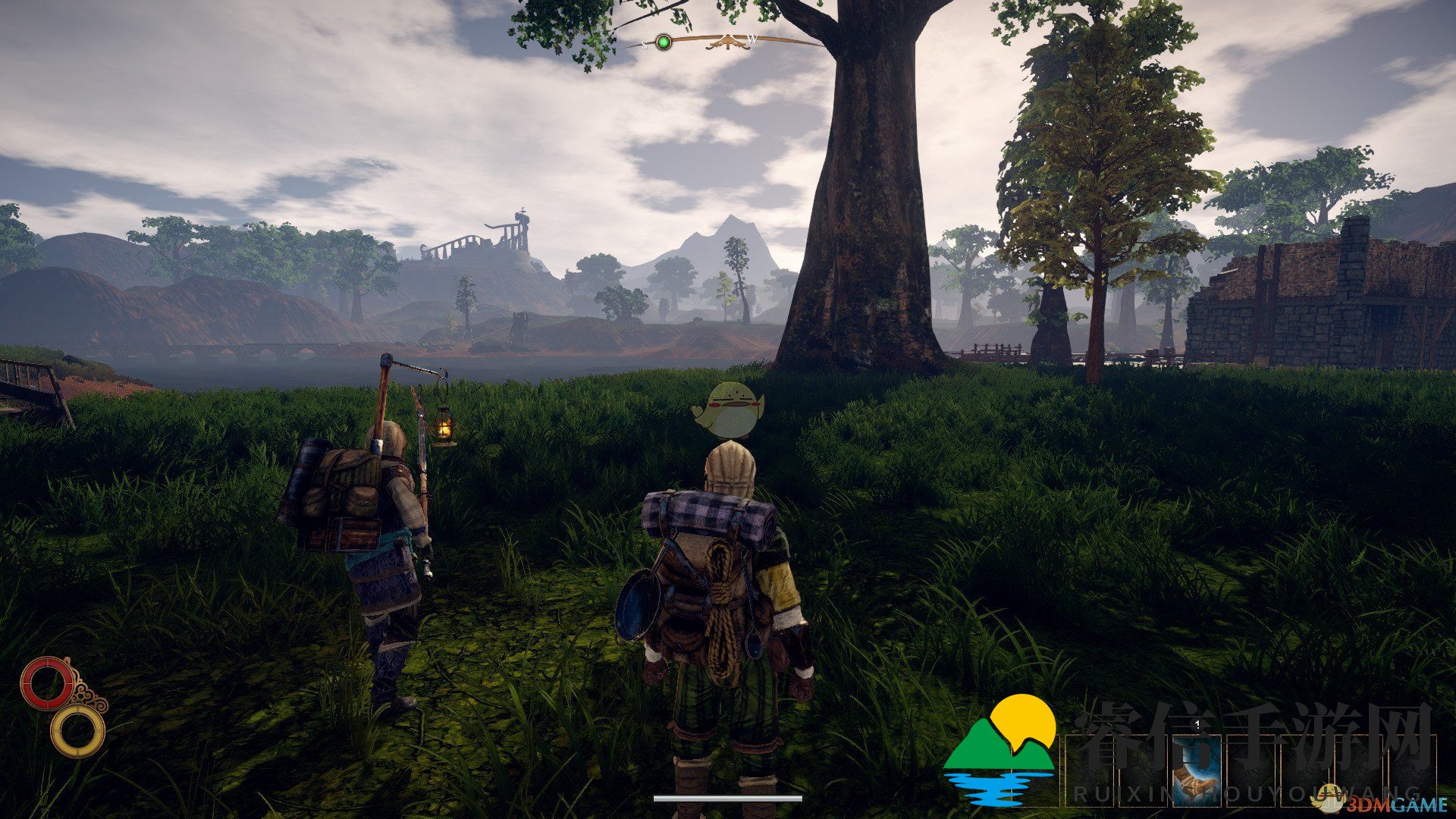Click the green marker on the compass
This screenshot has height=819, width=1456.
pos(664,42)
